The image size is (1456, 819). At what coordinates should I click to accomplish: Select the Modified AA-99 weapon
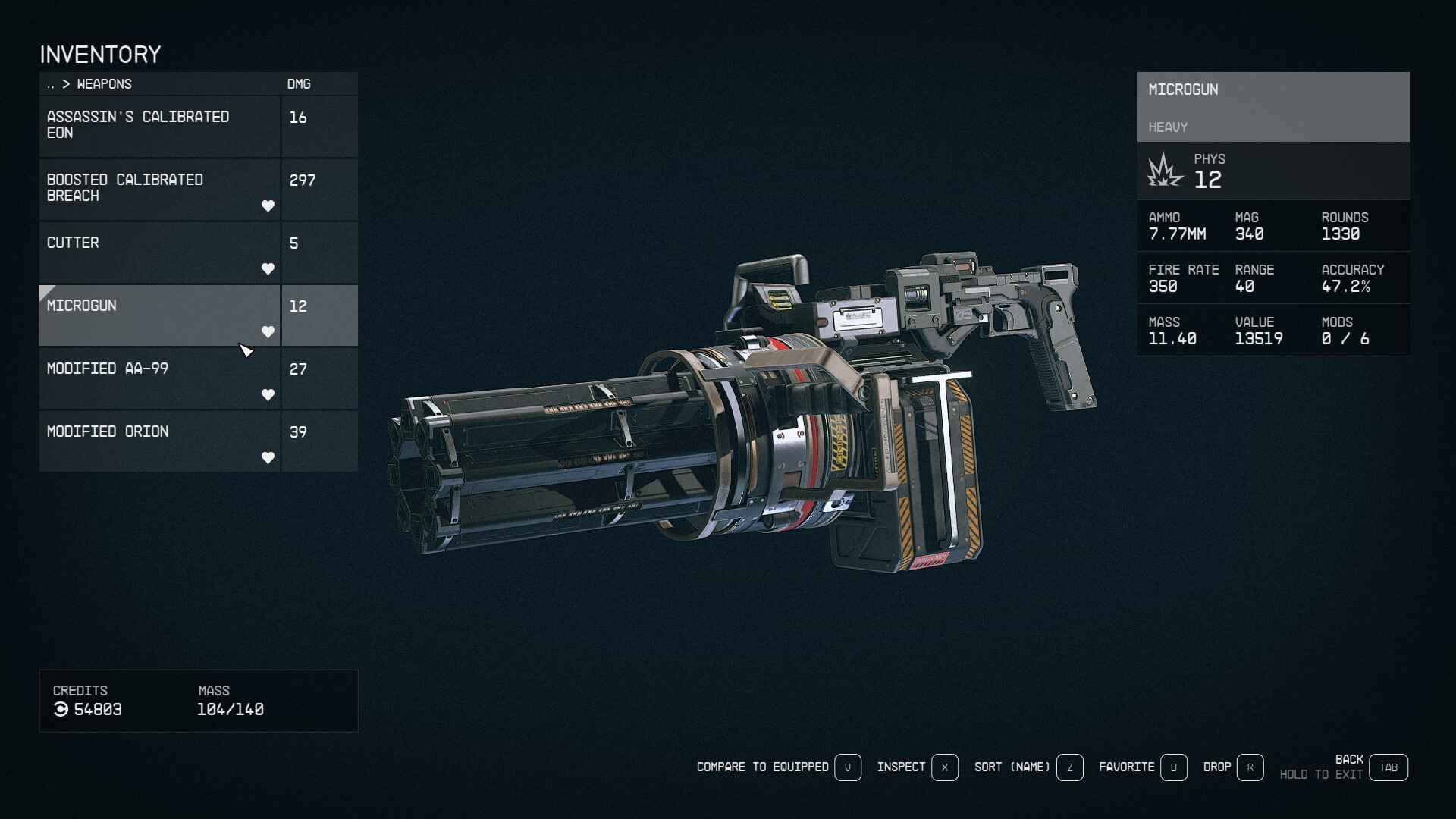(159, 378)
